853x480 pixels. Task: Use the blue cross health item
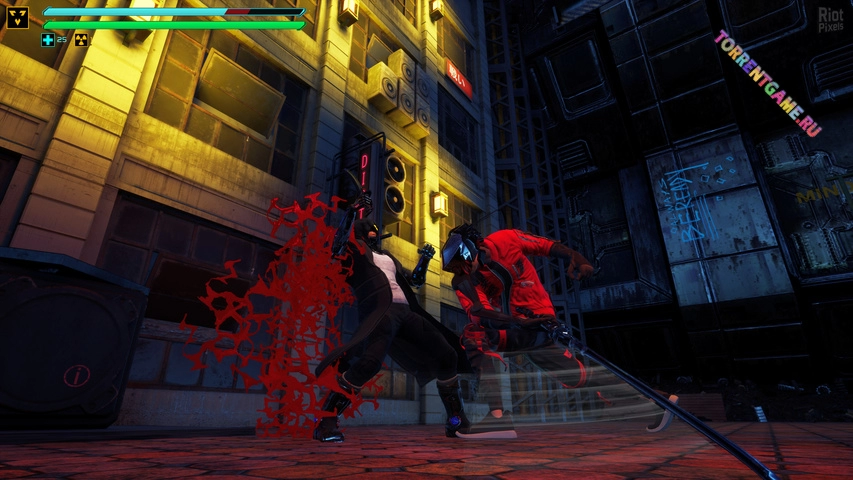[48, 40]
